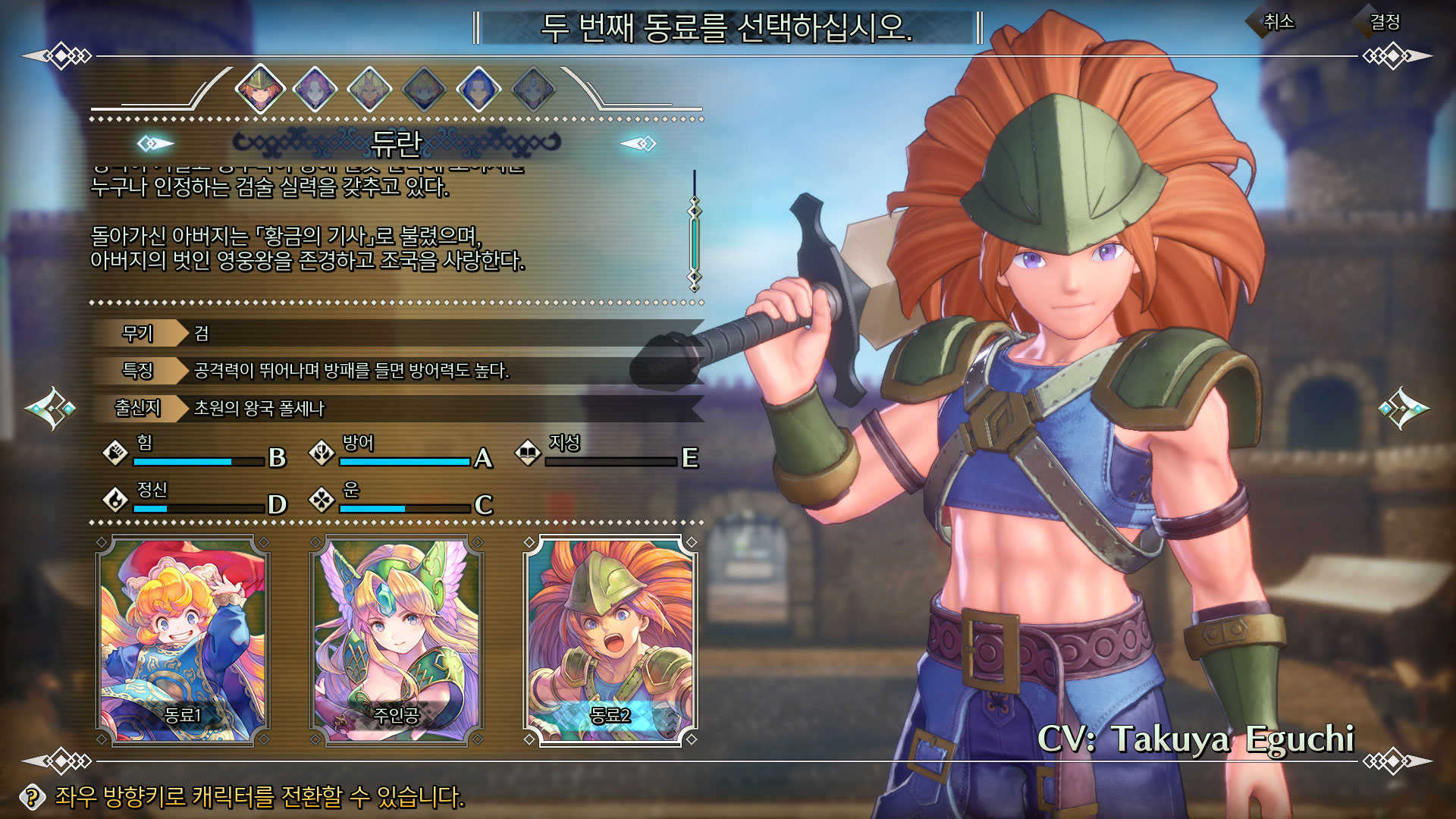
Task: Click the small arrow right of 듀란 name
Action: click(639, 143)
